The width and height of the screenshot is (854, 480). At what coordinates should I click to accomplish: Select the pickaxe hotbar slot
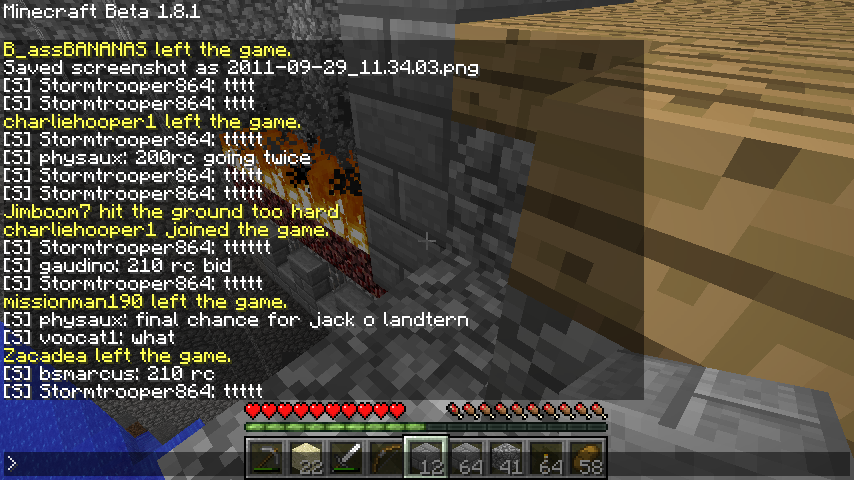(266, 458)
